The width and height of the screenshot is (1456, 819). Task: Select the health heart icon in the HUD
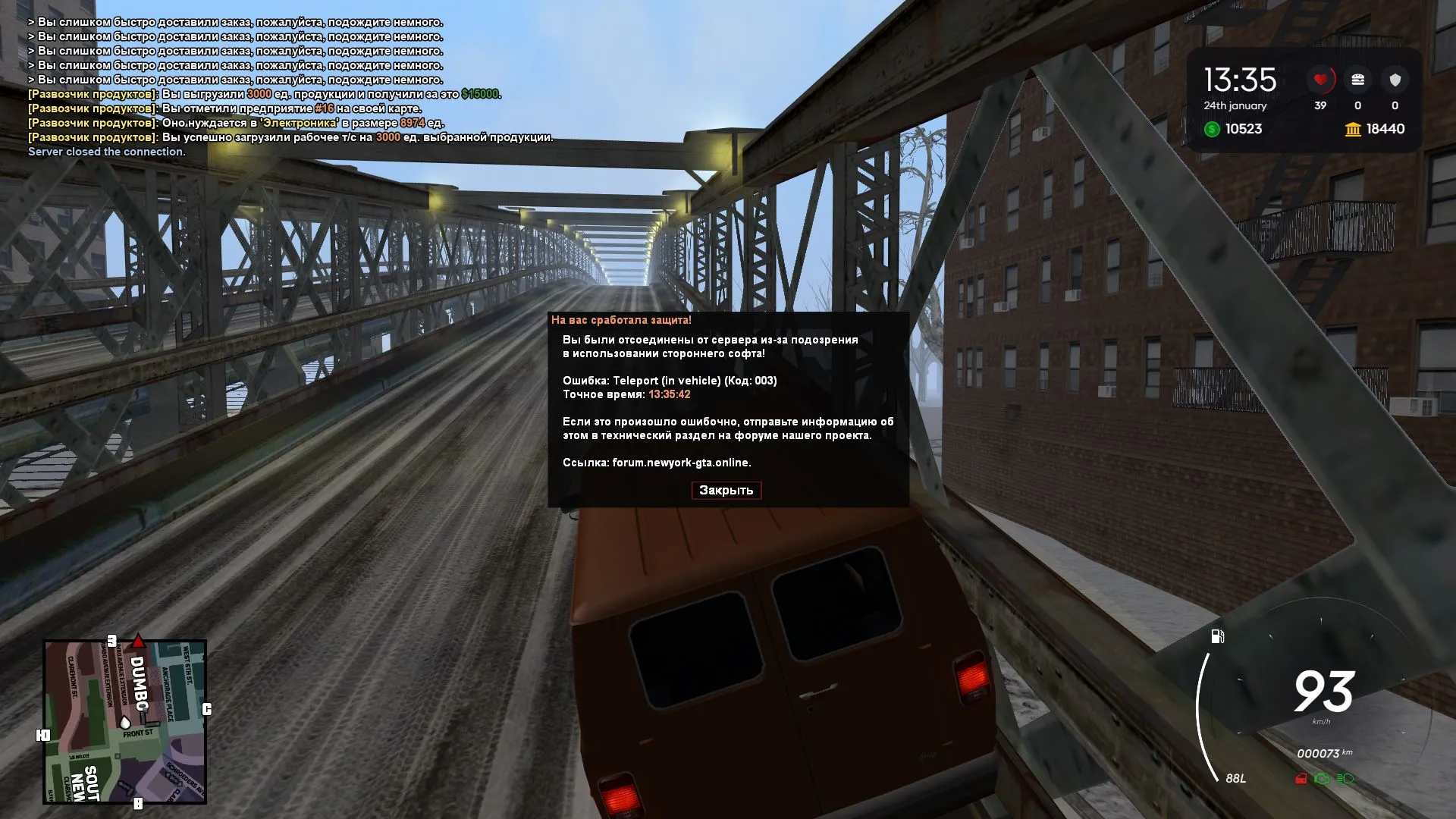(x=1319, y=80)
